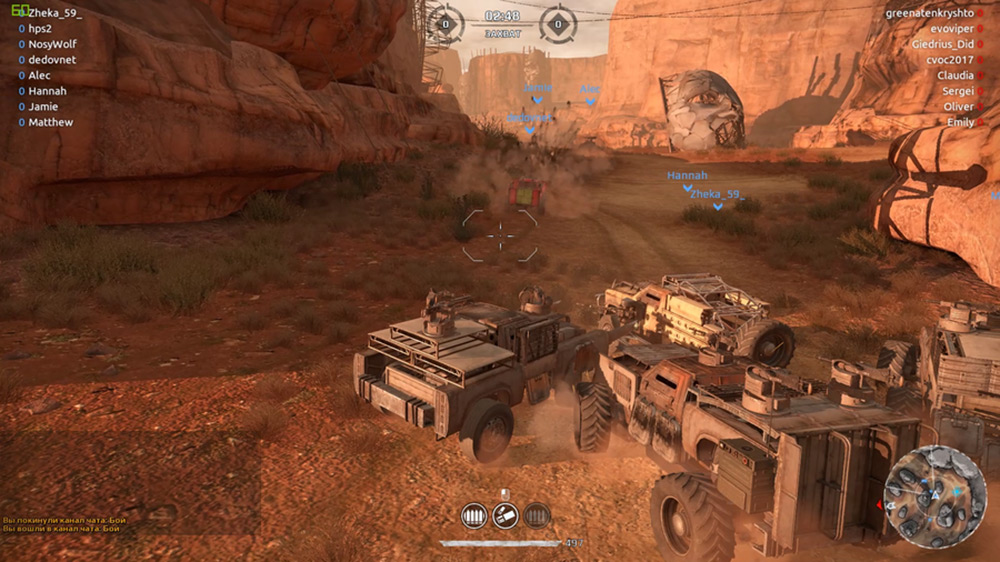Select Emily in the enemy list
This screenshot has height=562, width=1000.
[x=960, y=122]
